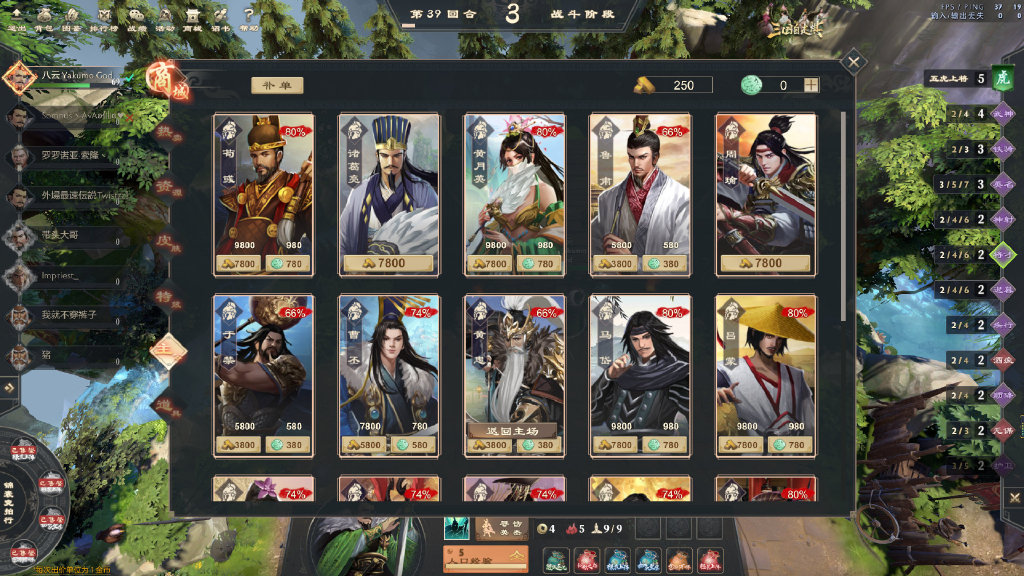Select the 黄月英 hero card
Viewport: 1024px width, 576px height.
(x=514, y=185)
